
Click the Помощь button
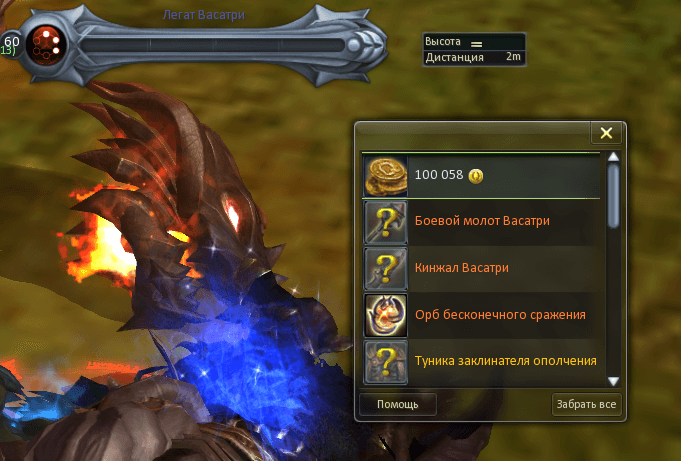(x=397, y=405)
